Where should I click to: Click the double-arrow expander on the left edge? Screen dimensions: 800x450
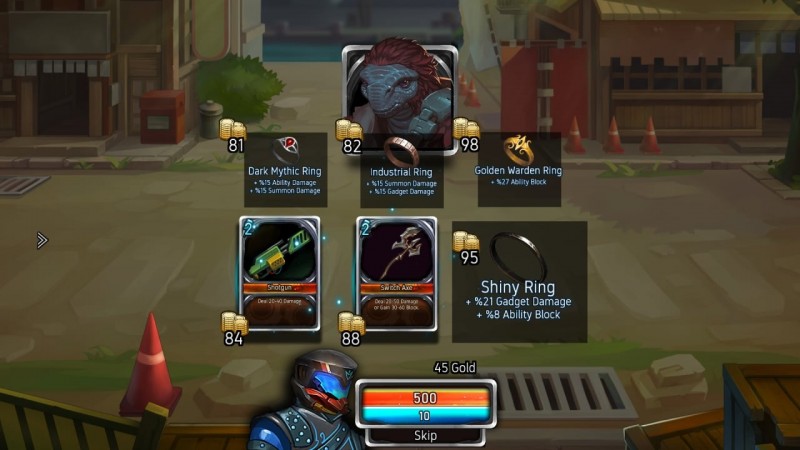(42, 240)
